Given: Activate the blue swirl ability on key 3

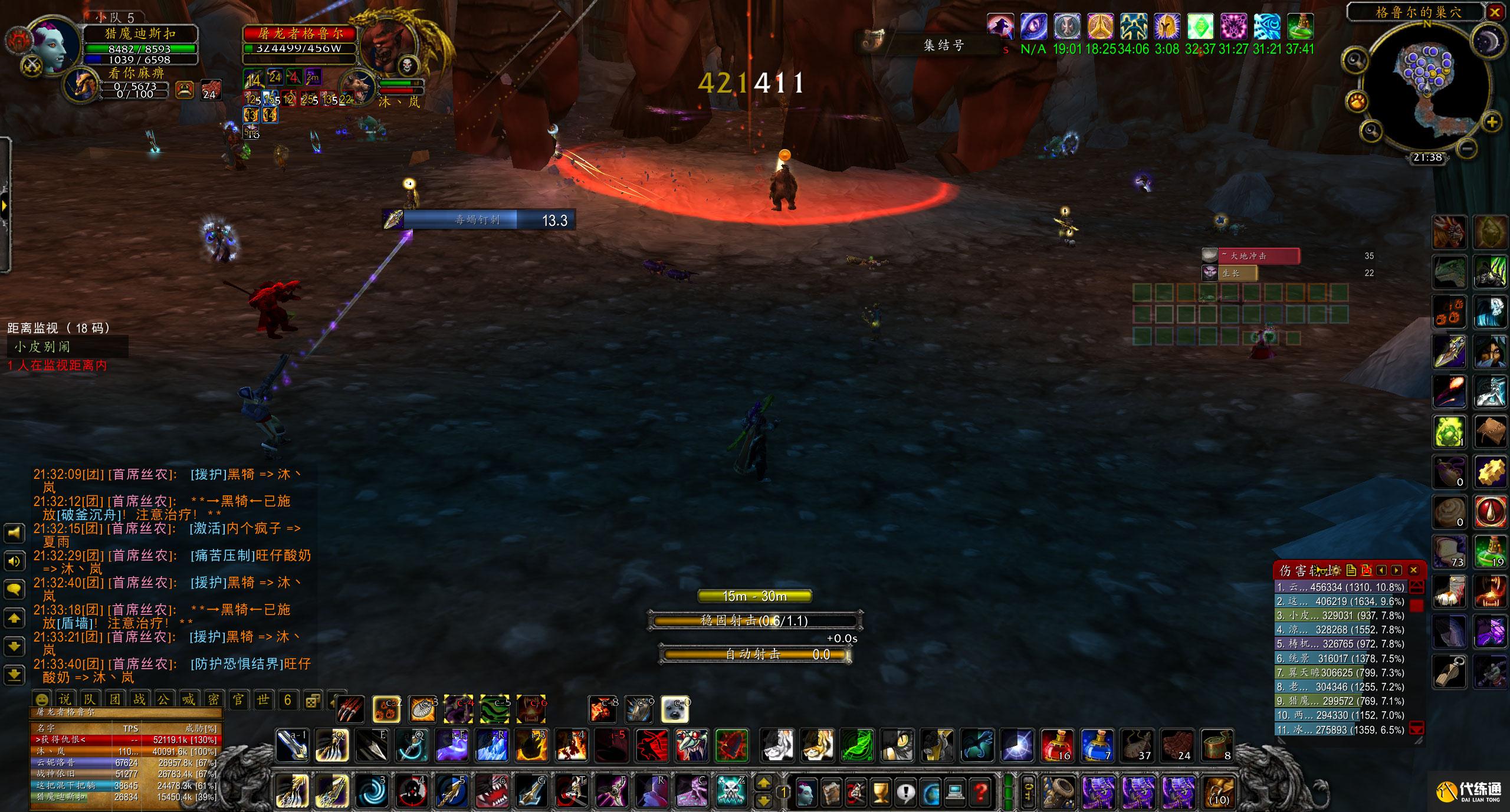Looking at the screenshot, I should click(x=372, y=791).
